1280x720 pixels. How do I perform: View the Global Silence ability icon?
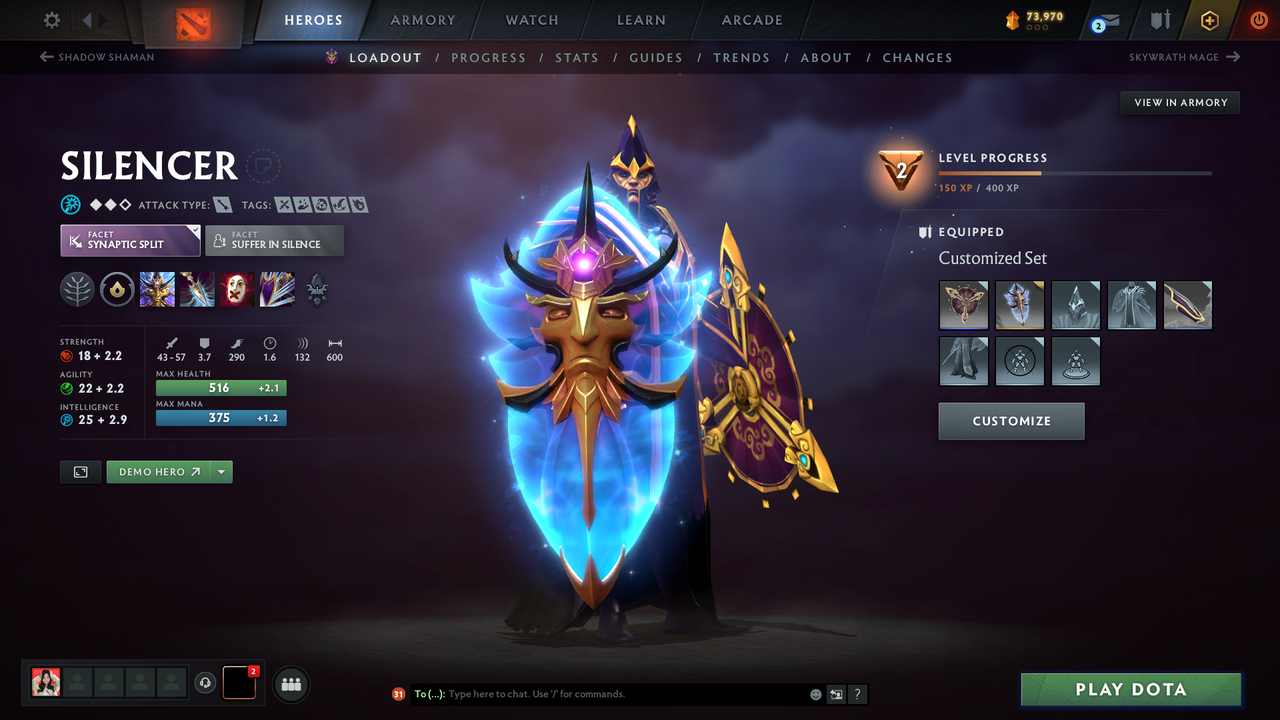coord(277,289)
